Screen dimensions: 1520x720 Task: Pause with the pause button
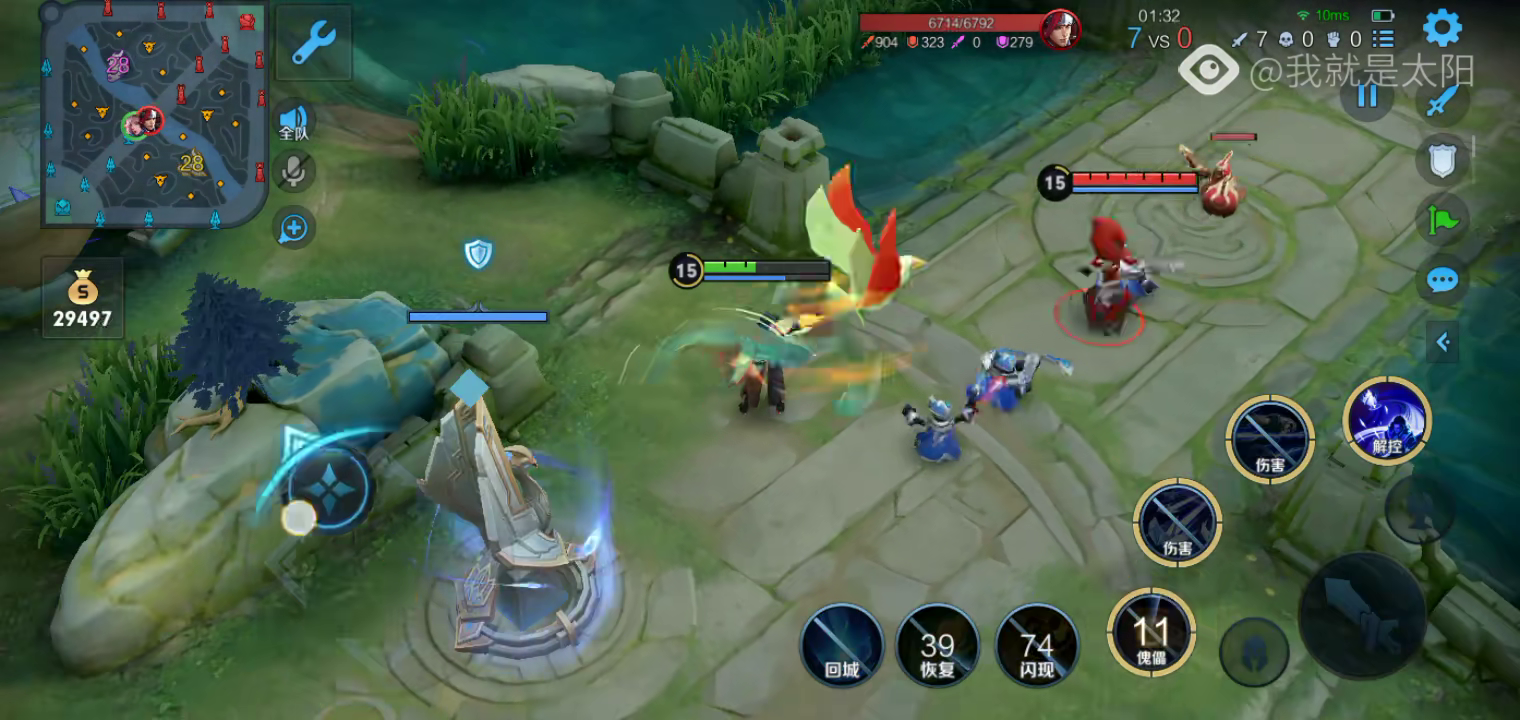coord(1366,96)
